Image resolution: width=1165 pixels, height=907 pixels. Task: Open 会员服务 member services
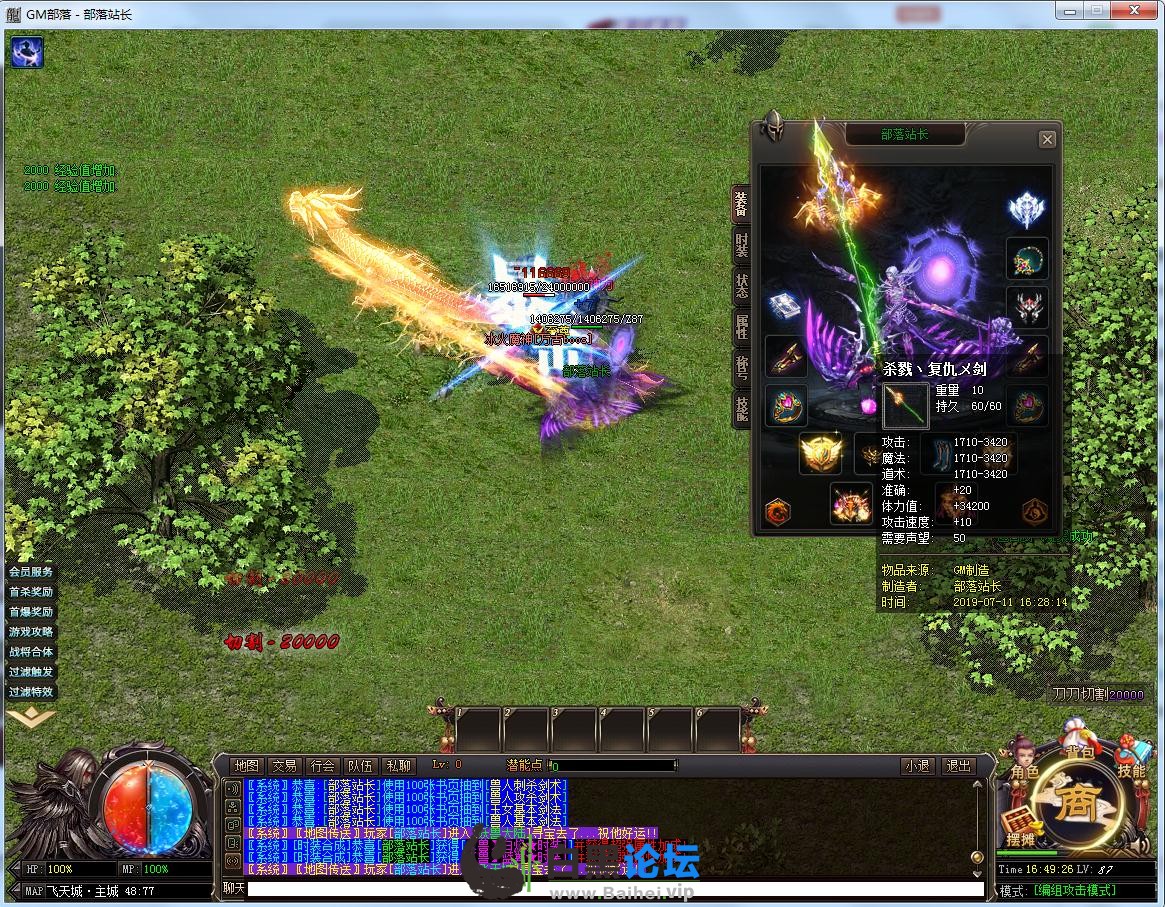click(31, 572)
